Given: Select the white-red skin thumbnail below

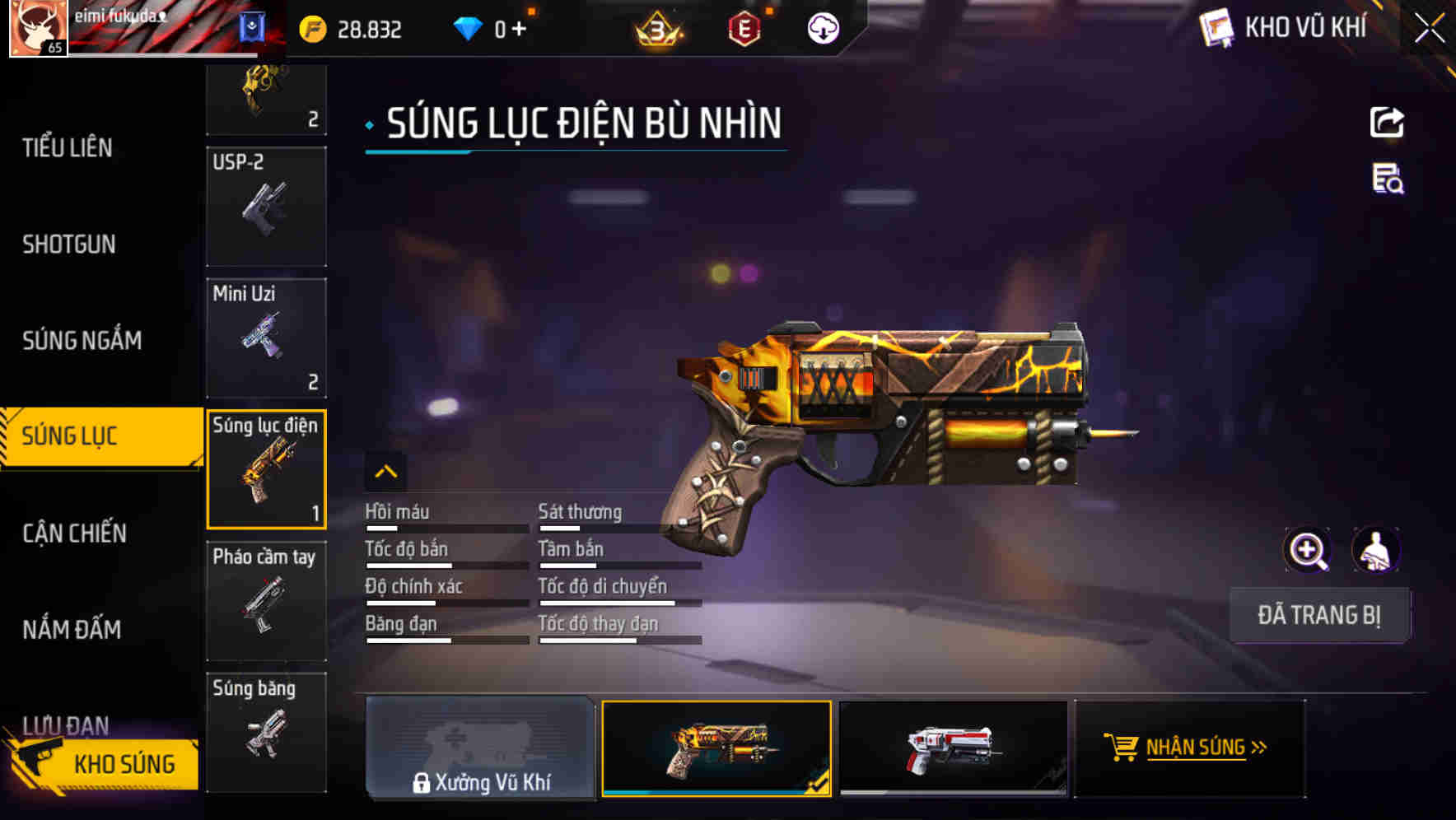Looking at the screenshot, I should pos(953,749).
